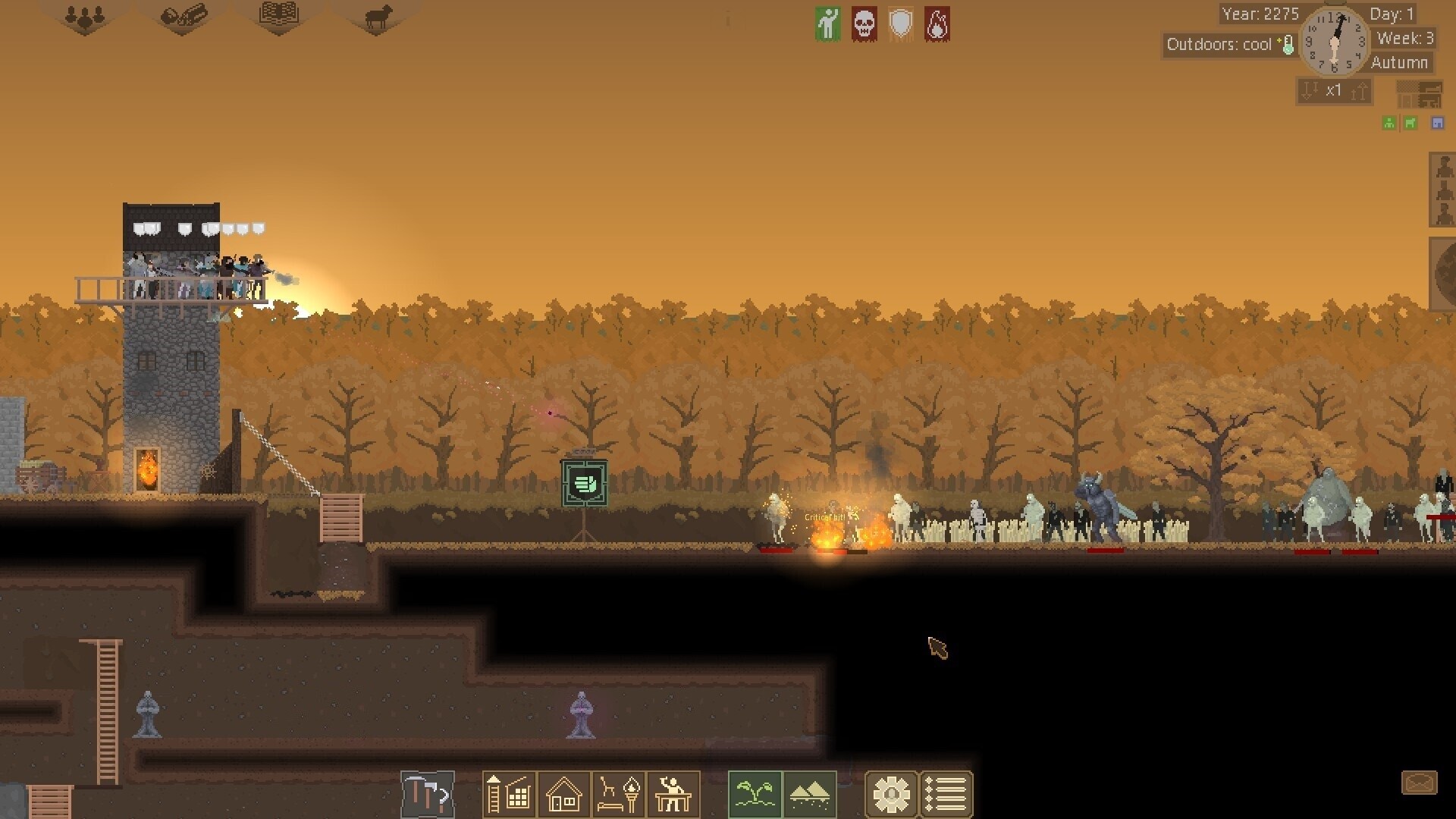Click the x1 game speed button
1456x819 pixels.
(1334, 90)
